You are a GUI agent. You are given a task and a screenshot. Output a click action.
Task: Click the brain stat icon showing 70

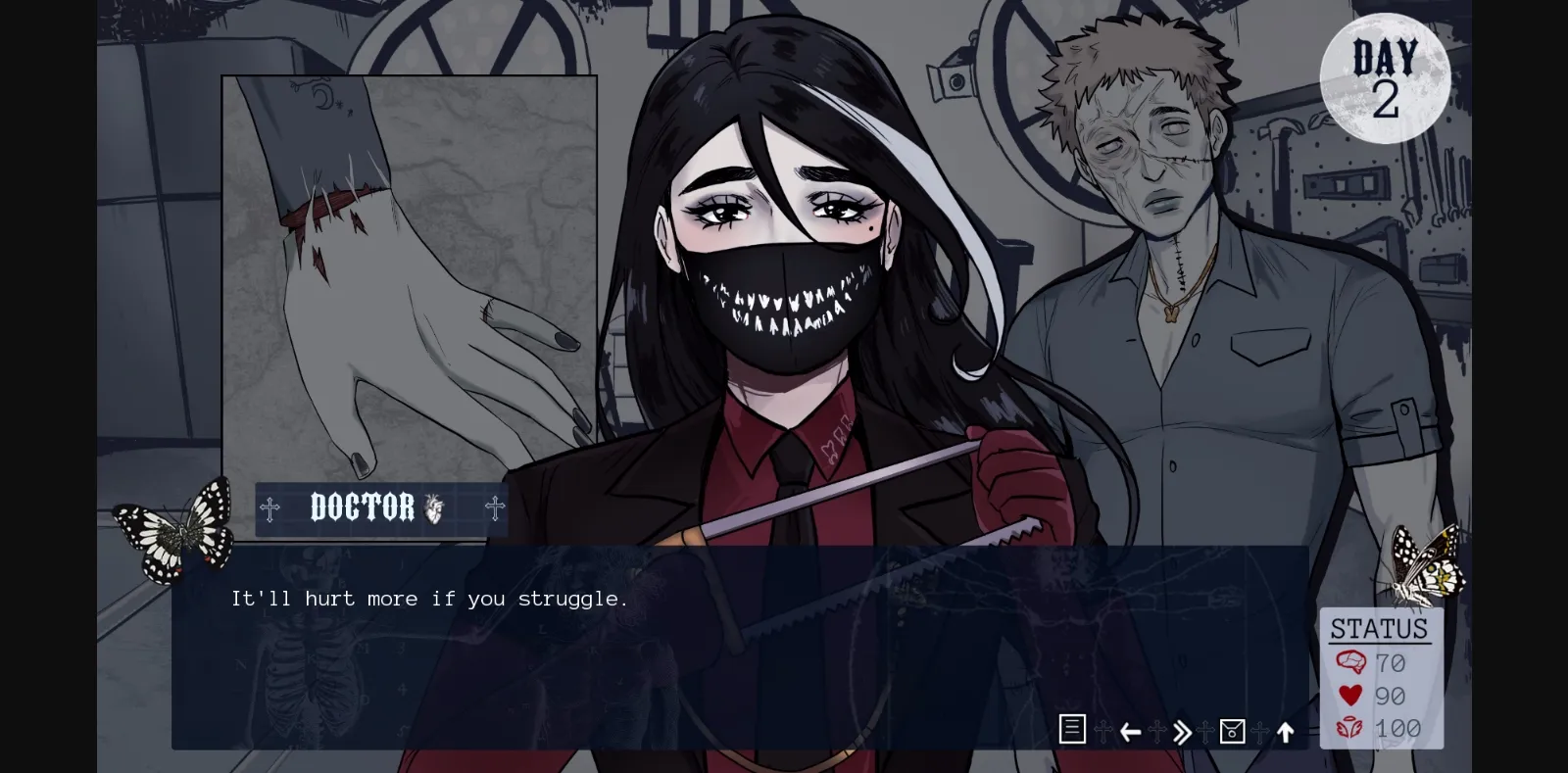(x=1352, y=663)
